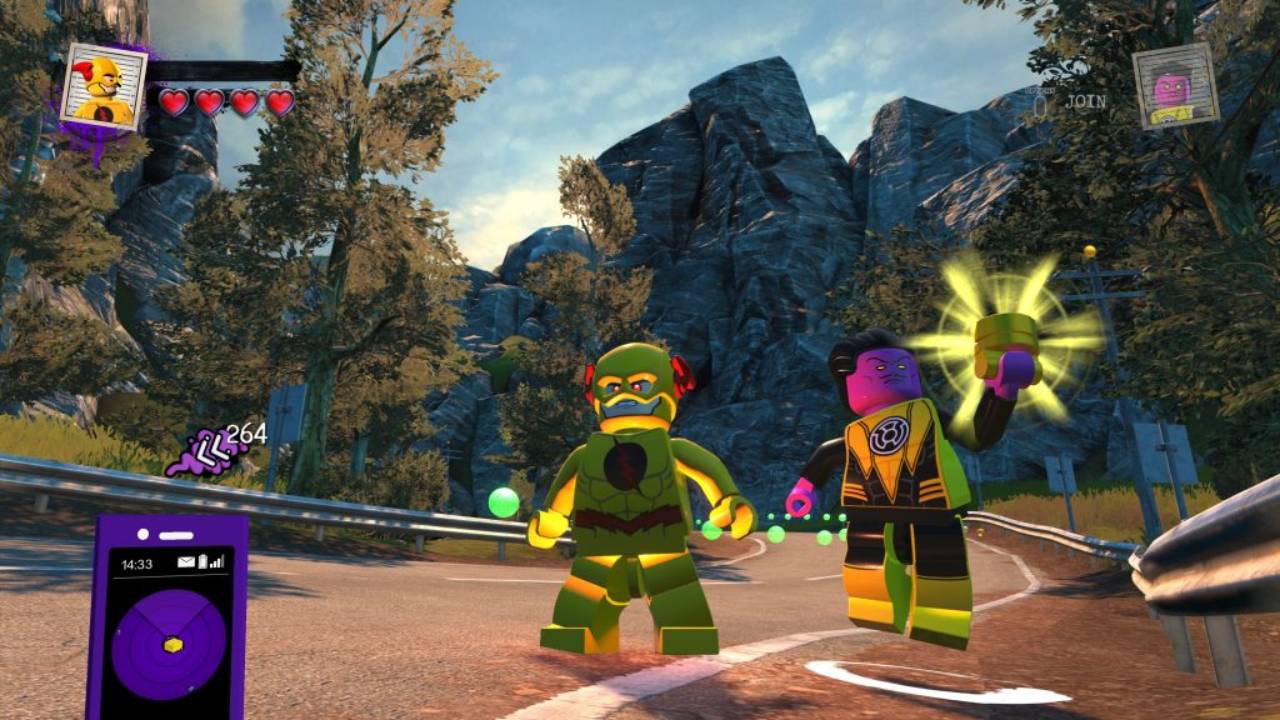Click the purple stud counter icon
The width and height of the screenshot is (1280, 720).
click(206, 453)
